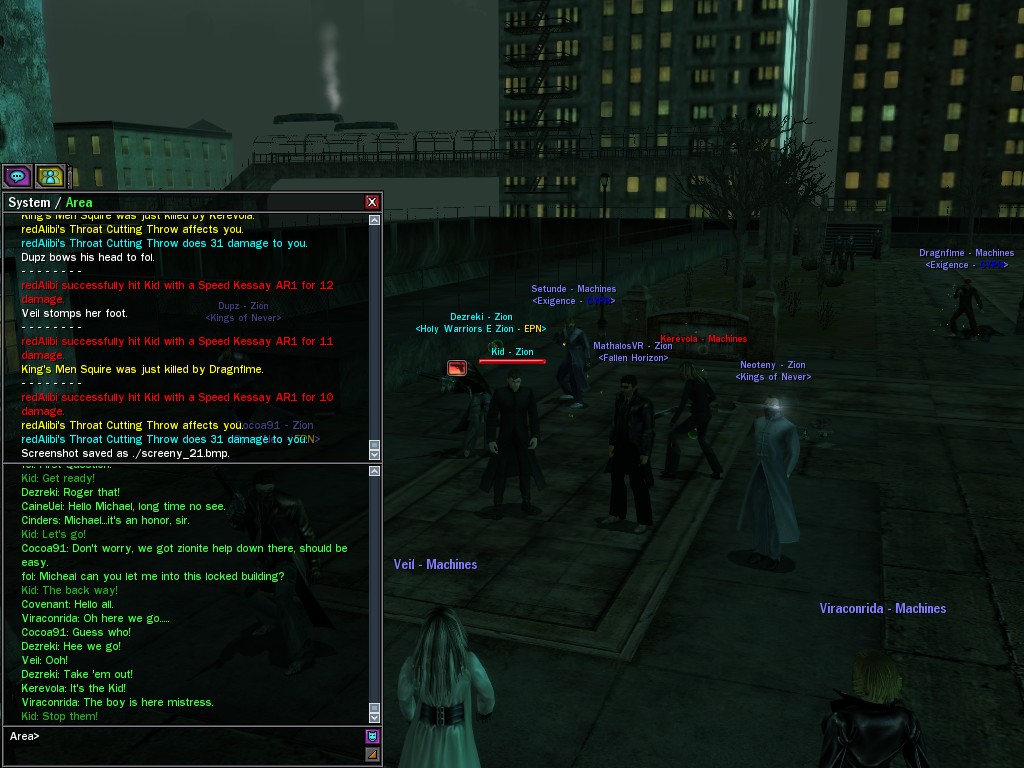Screen dimensions: 1024x768
Task: Click the red pistol icon beside Kid
Action: coord(457,368)
